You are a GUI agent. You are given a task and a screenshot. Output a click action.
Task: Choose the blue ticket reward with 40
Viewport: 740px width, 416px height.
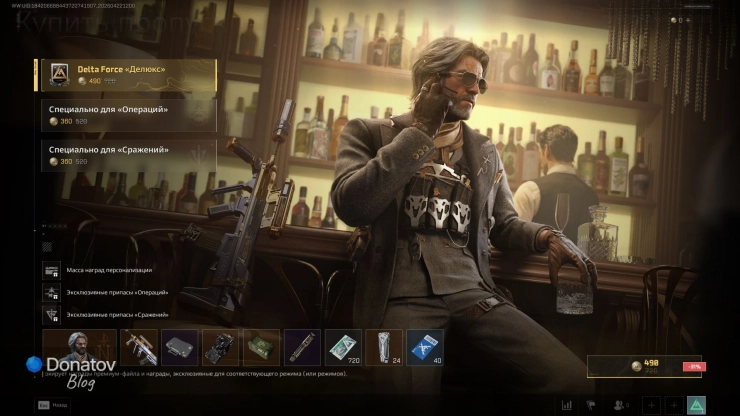[x=424, y=347]
